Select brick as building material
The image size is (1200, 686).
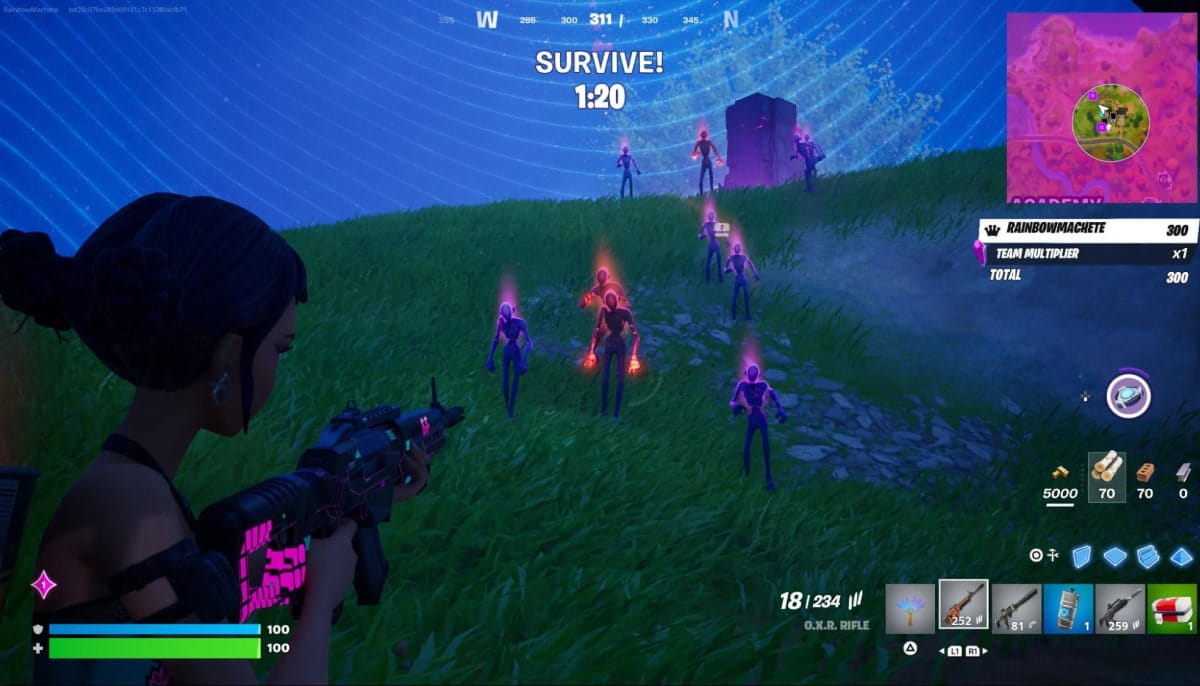tap(1145, 470)
